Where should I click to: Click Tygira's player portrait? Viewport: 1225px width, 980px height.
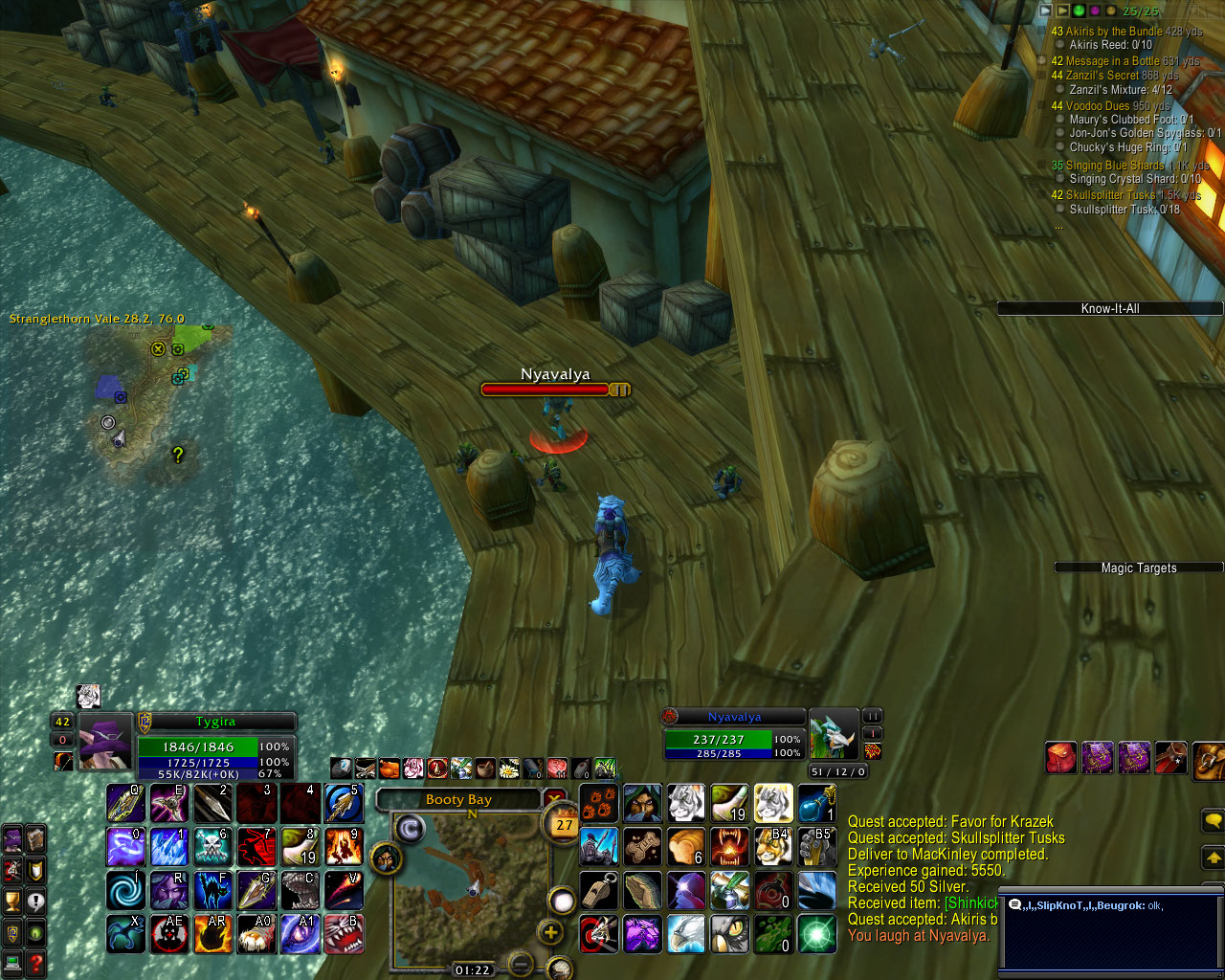pos(104,741)
